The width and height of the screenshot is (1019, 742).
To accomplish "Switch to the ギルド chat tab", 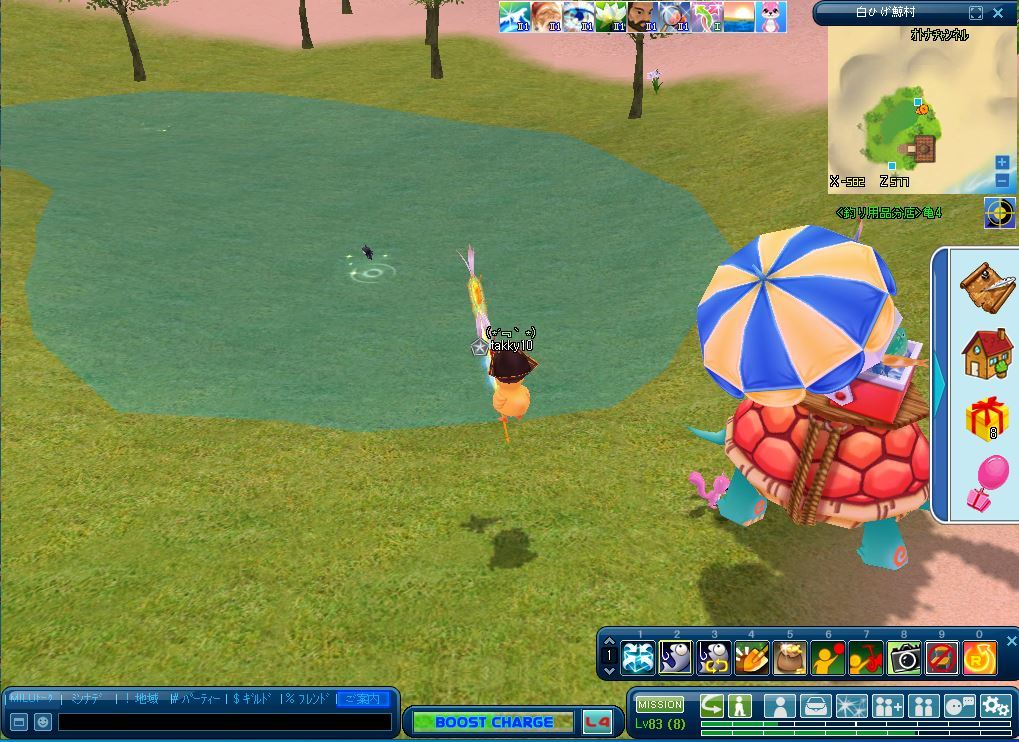I will tap(256, 698).
